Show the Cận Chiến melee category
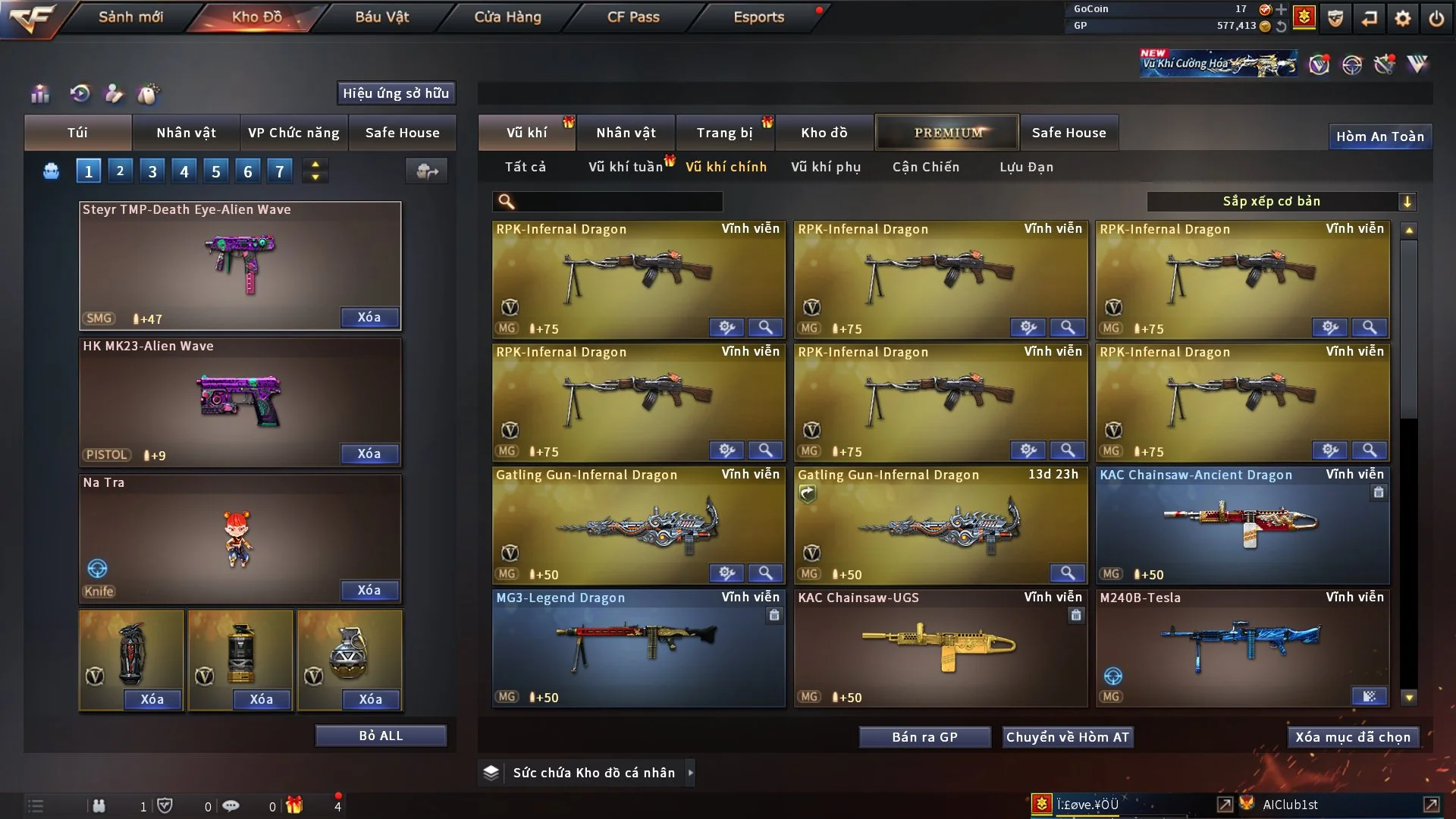 click(x=925, y=167)
